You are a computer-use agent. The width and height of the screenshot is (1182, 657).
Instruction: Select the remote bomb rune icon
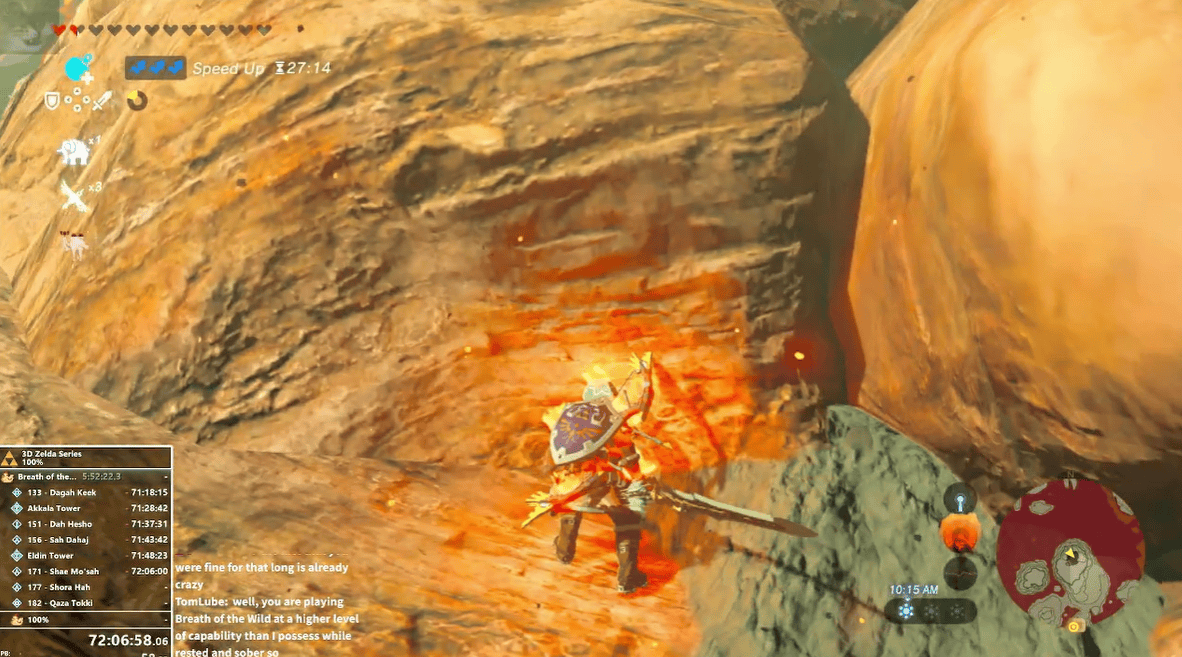click(78, 68)
